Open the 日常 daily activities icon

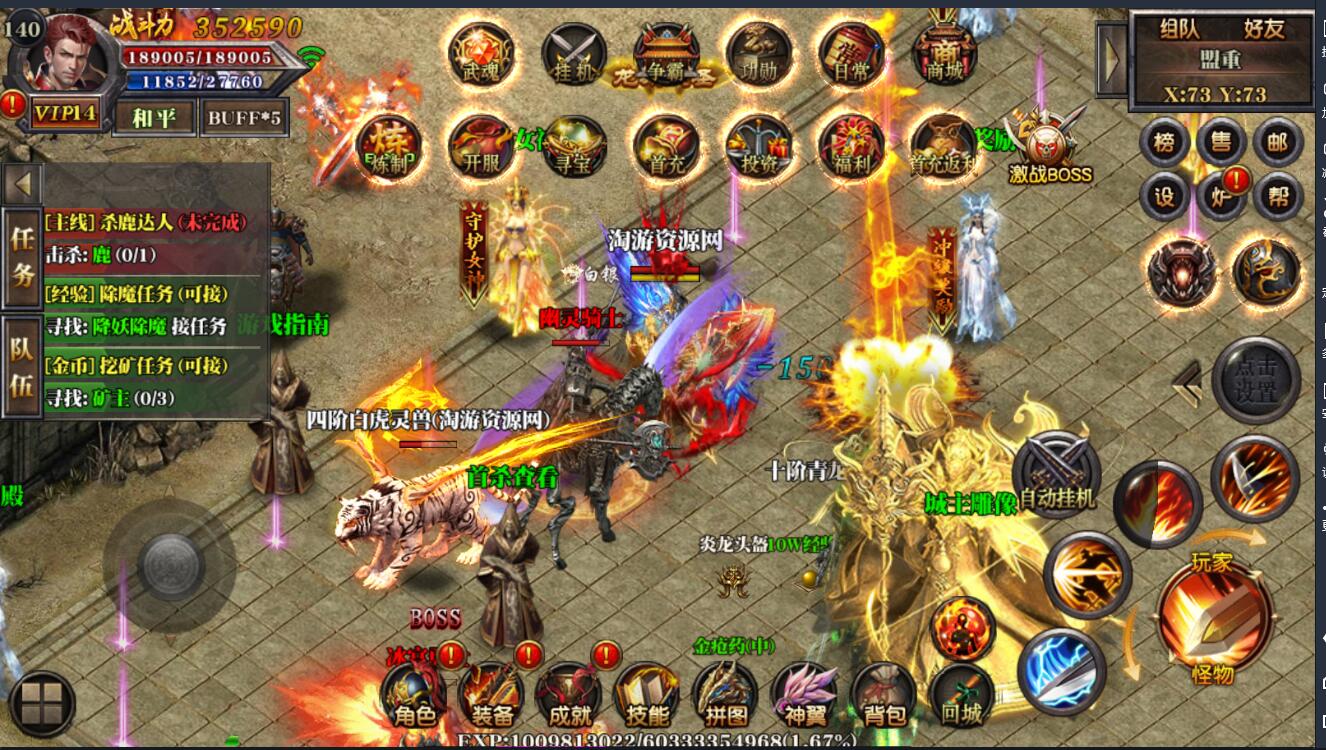pyautogui.click(x=851, y=55)
